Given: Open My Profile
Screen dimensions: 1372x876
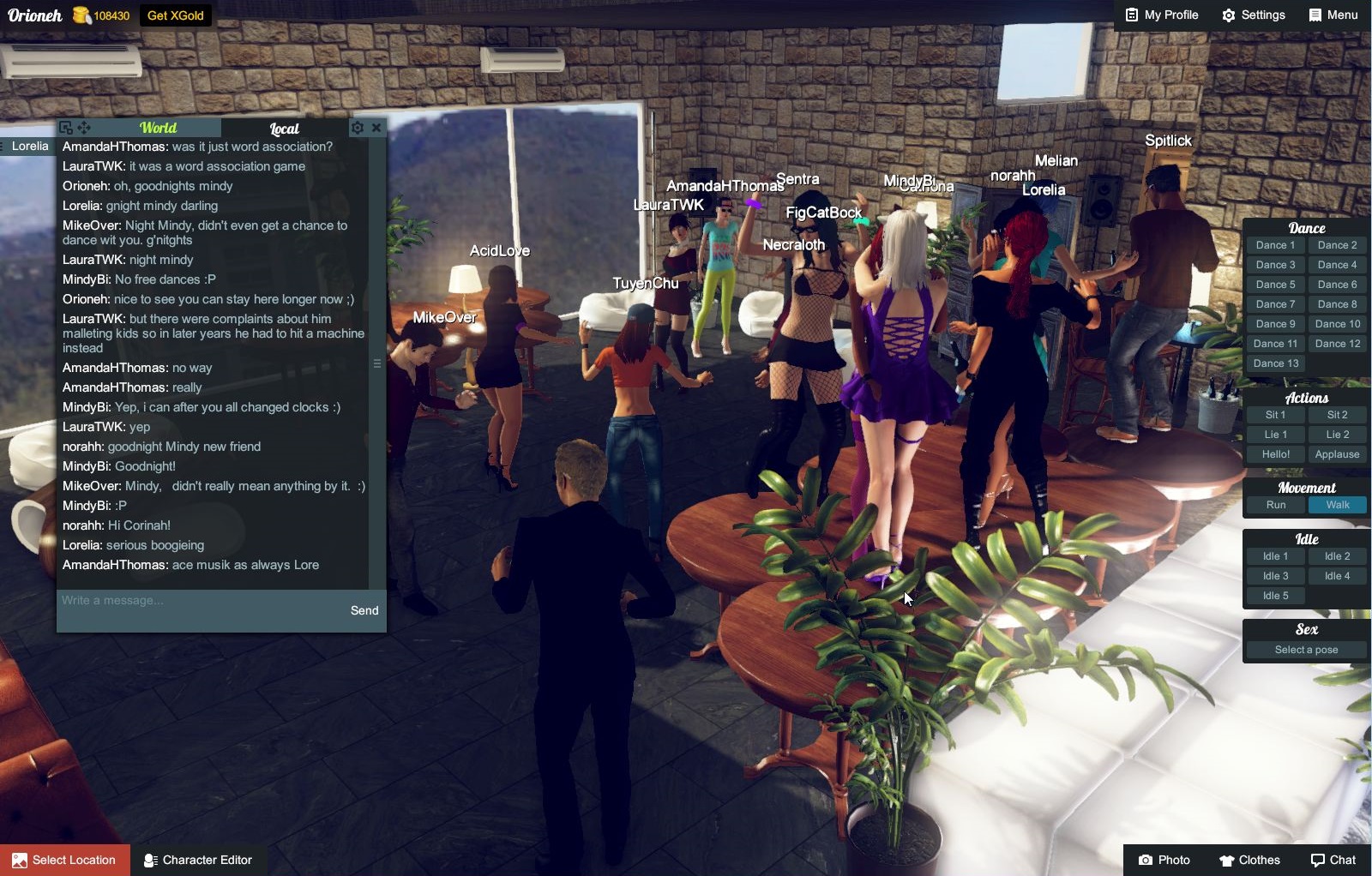Looking at the screenshot, I should (1162, 15).
